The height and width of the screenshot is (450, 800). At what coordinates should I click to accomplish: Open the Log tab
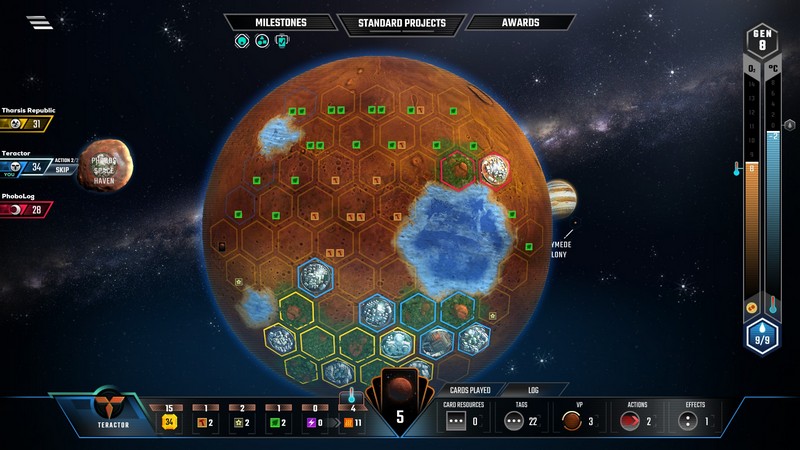click(x=534, y=390)
